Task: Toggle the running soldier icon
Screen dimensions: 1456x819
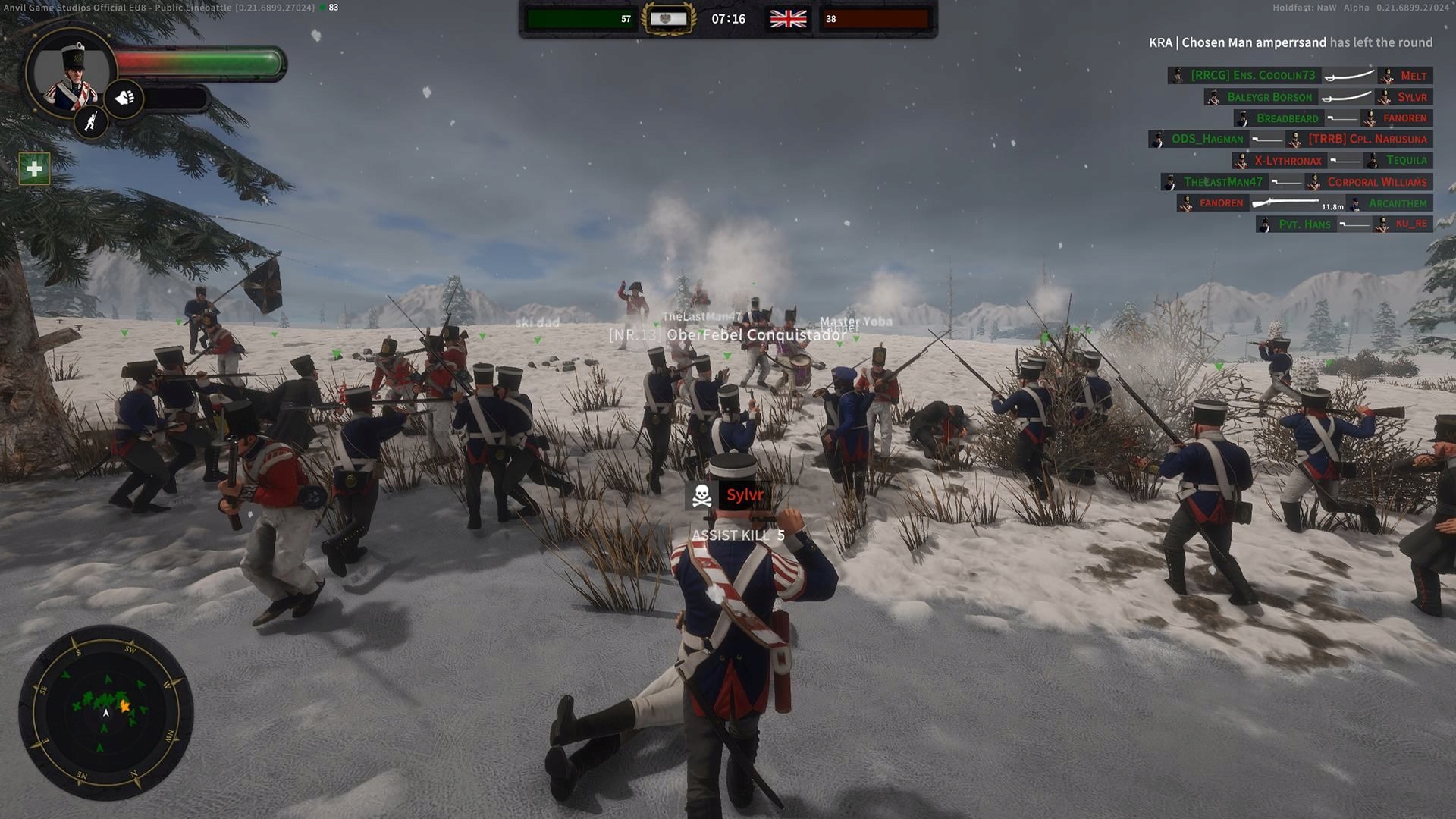Action: [91, 121]
